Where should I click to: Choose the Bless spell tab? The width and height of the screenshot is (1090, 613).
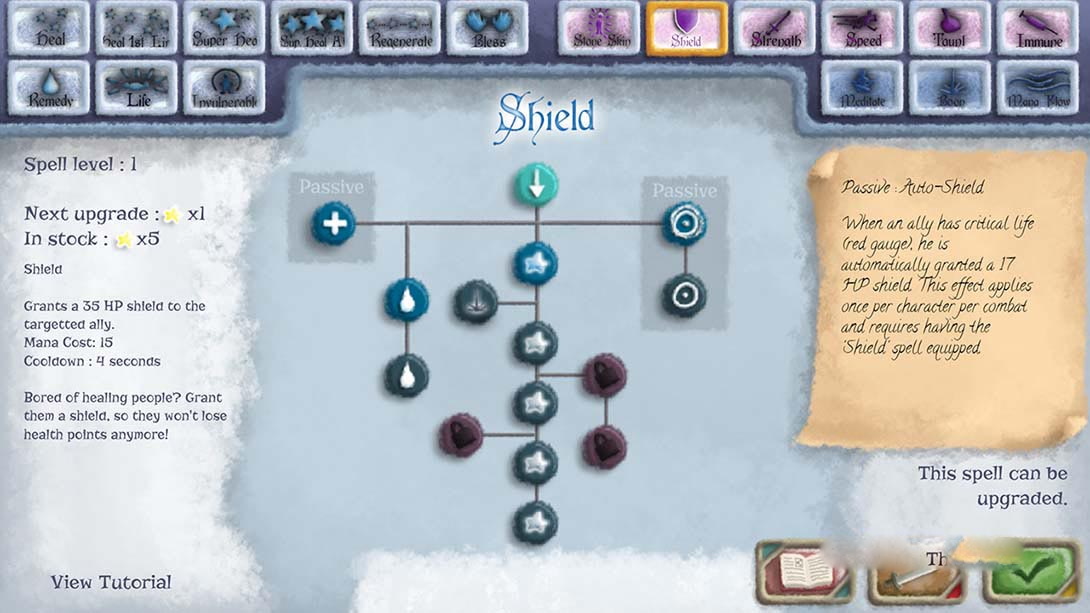click(x=487, y=28)
